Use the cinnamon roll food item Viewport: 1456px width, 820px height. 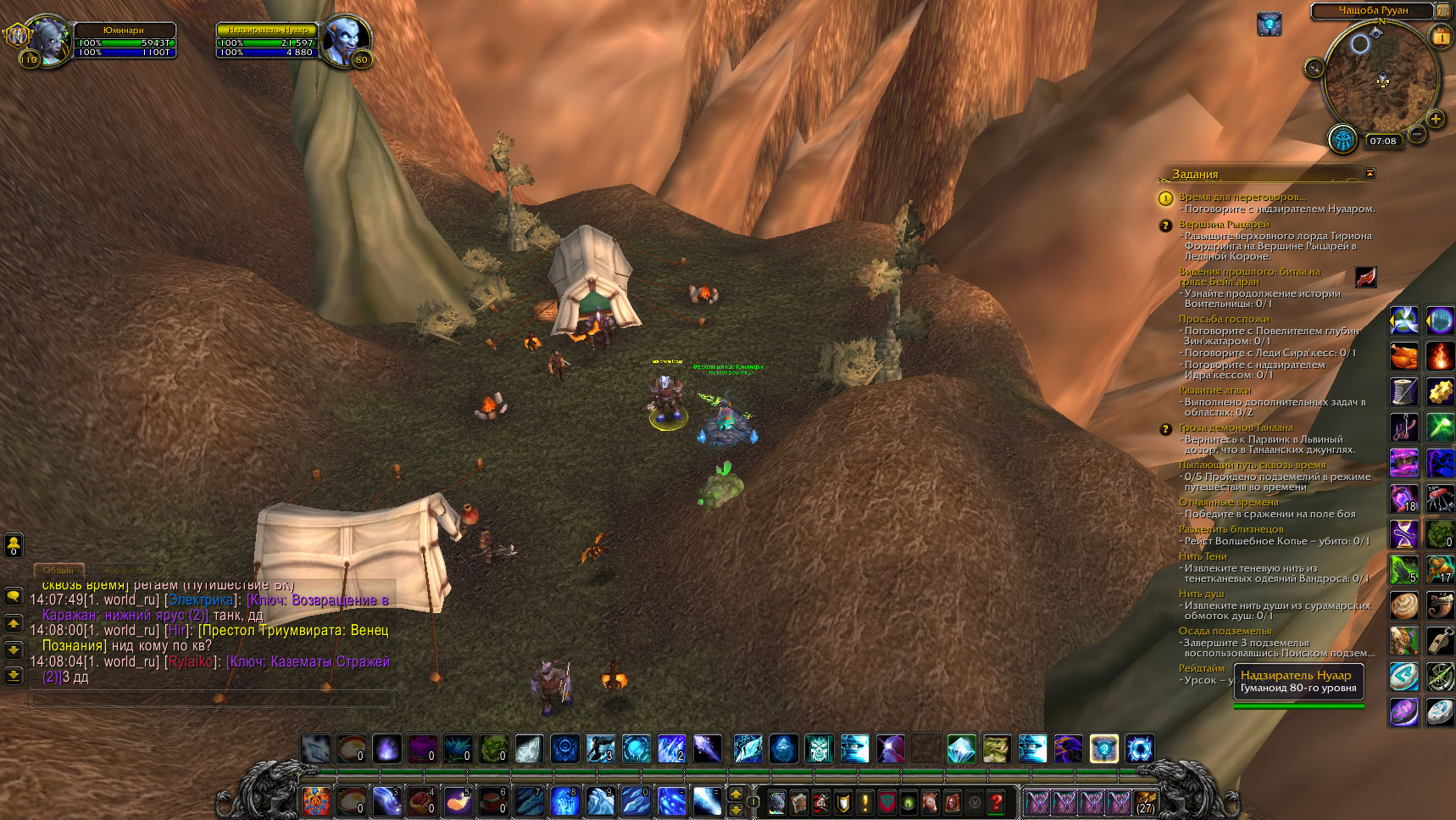point(1404,605)
